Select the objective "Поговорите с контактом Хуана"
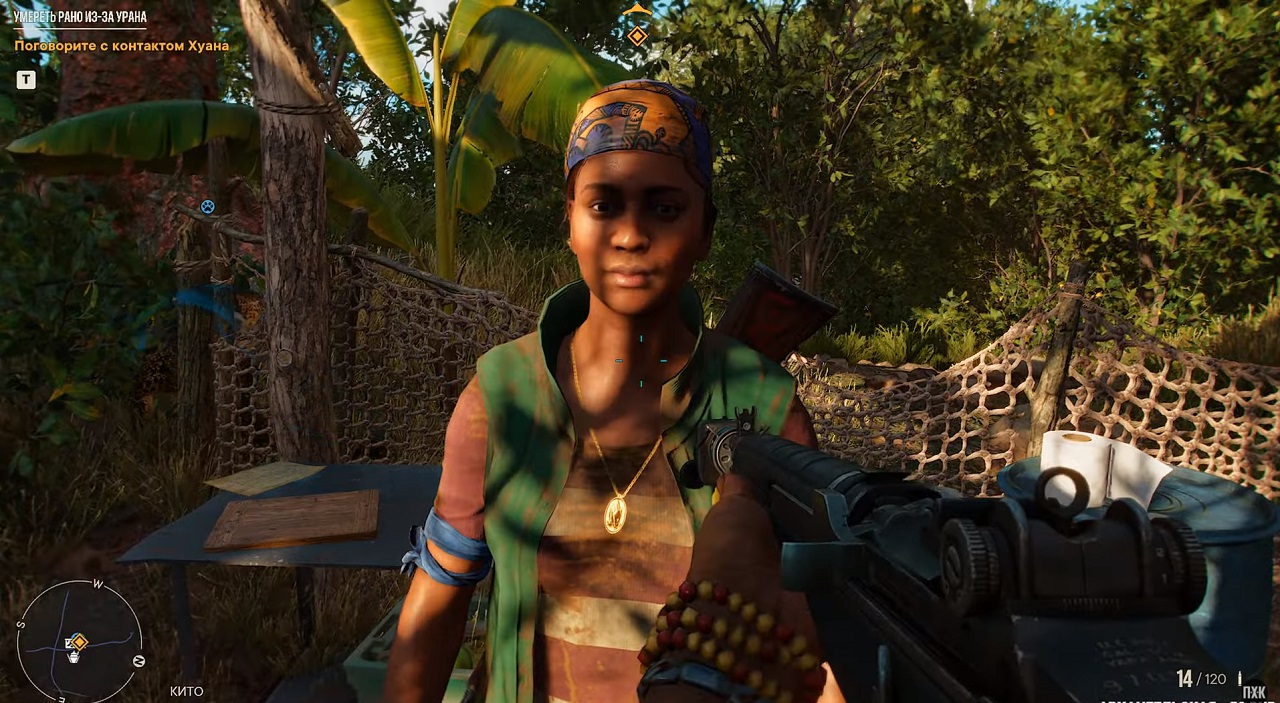The image size is (1280, 703). click(121, 45)
